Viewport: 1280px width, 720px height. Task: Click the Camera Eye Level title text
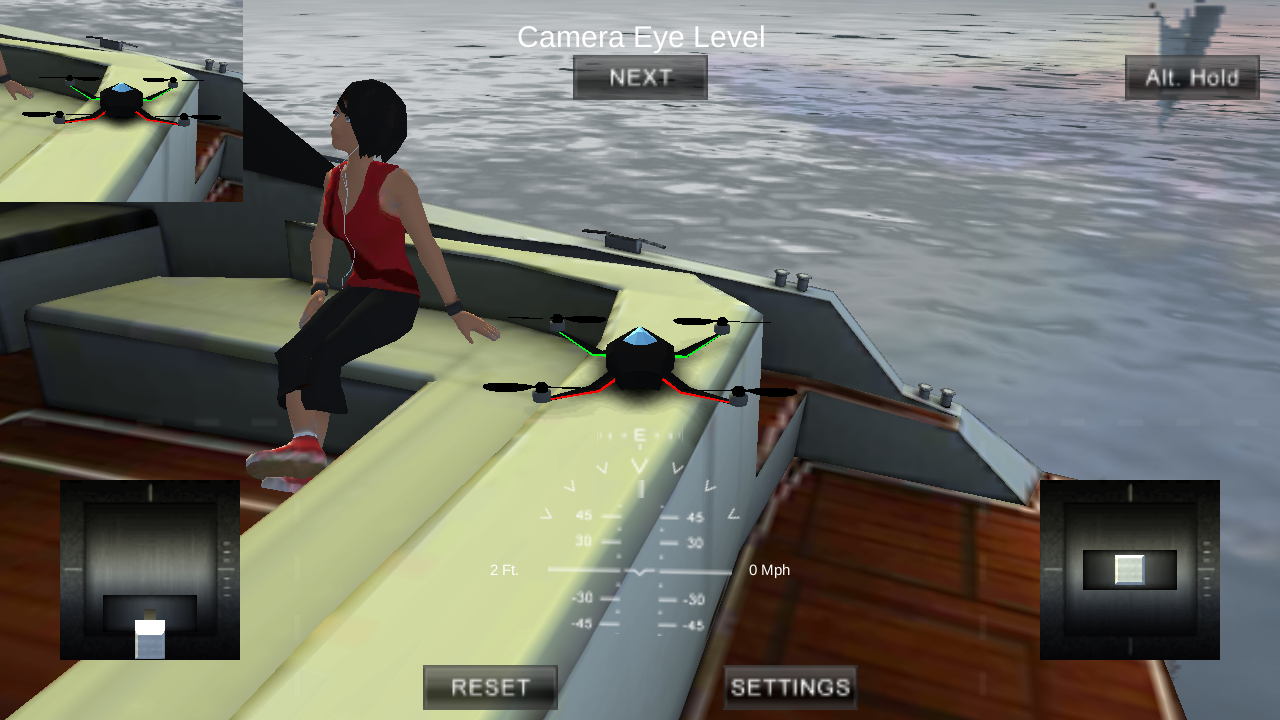(x=640, y=37)
